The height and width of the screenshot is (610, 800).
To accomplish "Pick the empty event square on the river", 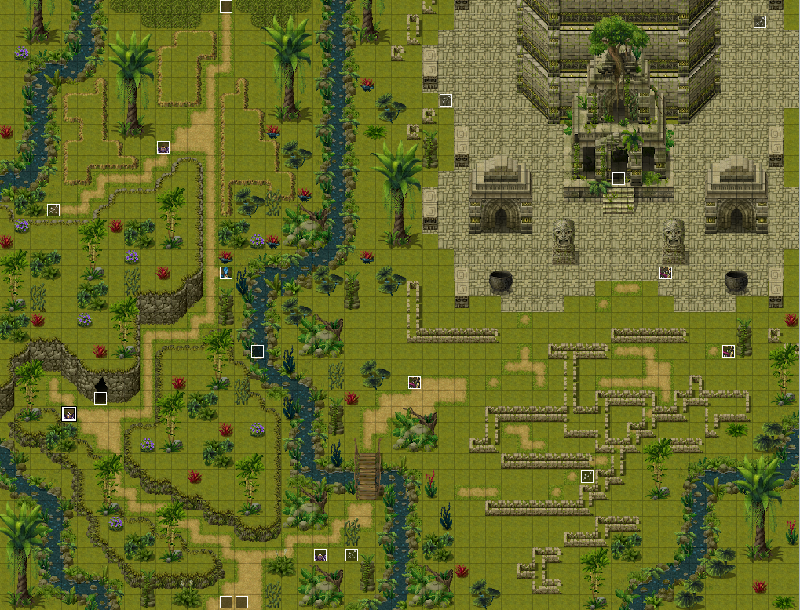I will click(257, 351).
